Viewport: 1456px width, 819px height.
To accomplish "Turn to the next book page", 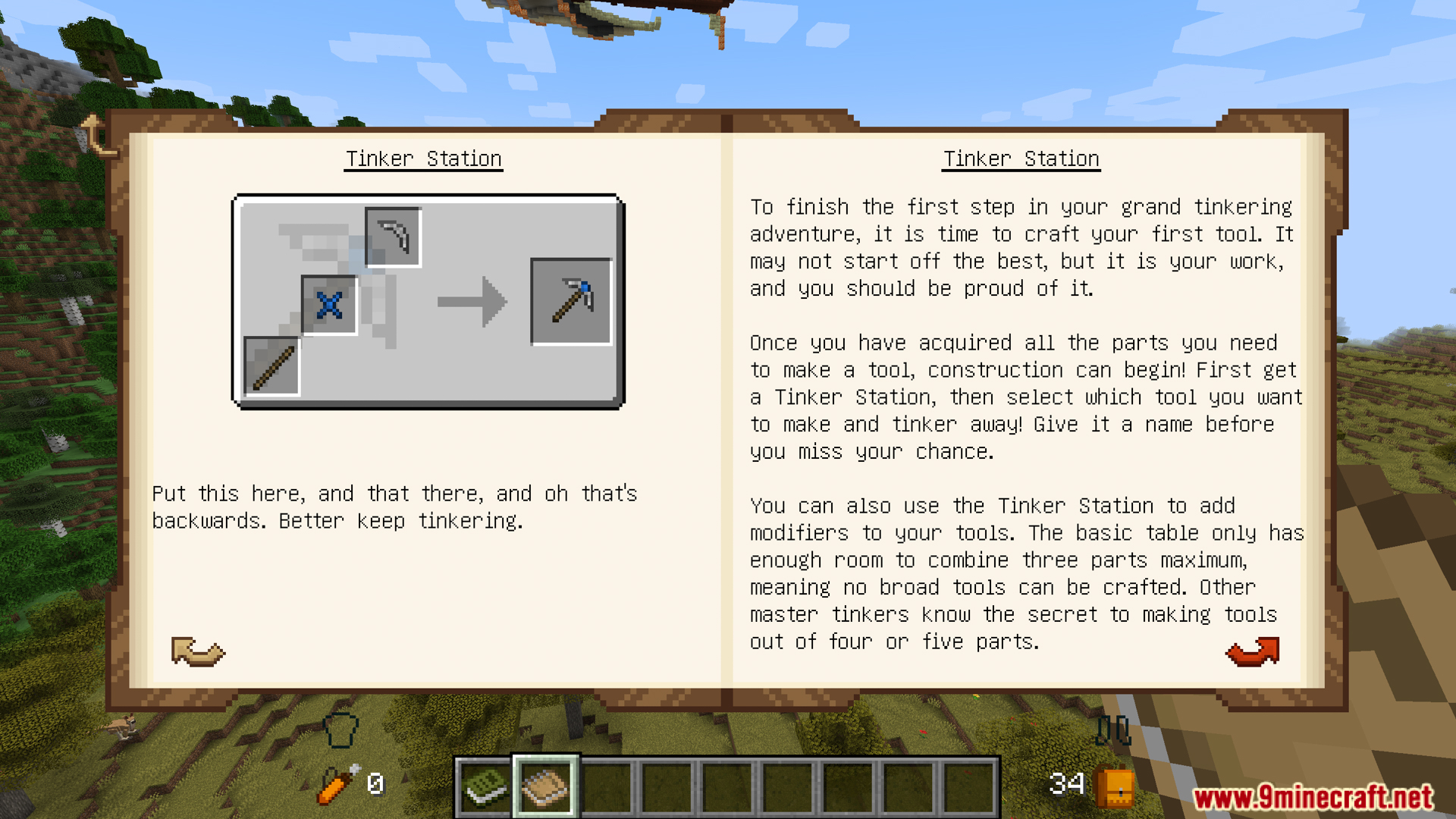I will [x=1253, y=651].
